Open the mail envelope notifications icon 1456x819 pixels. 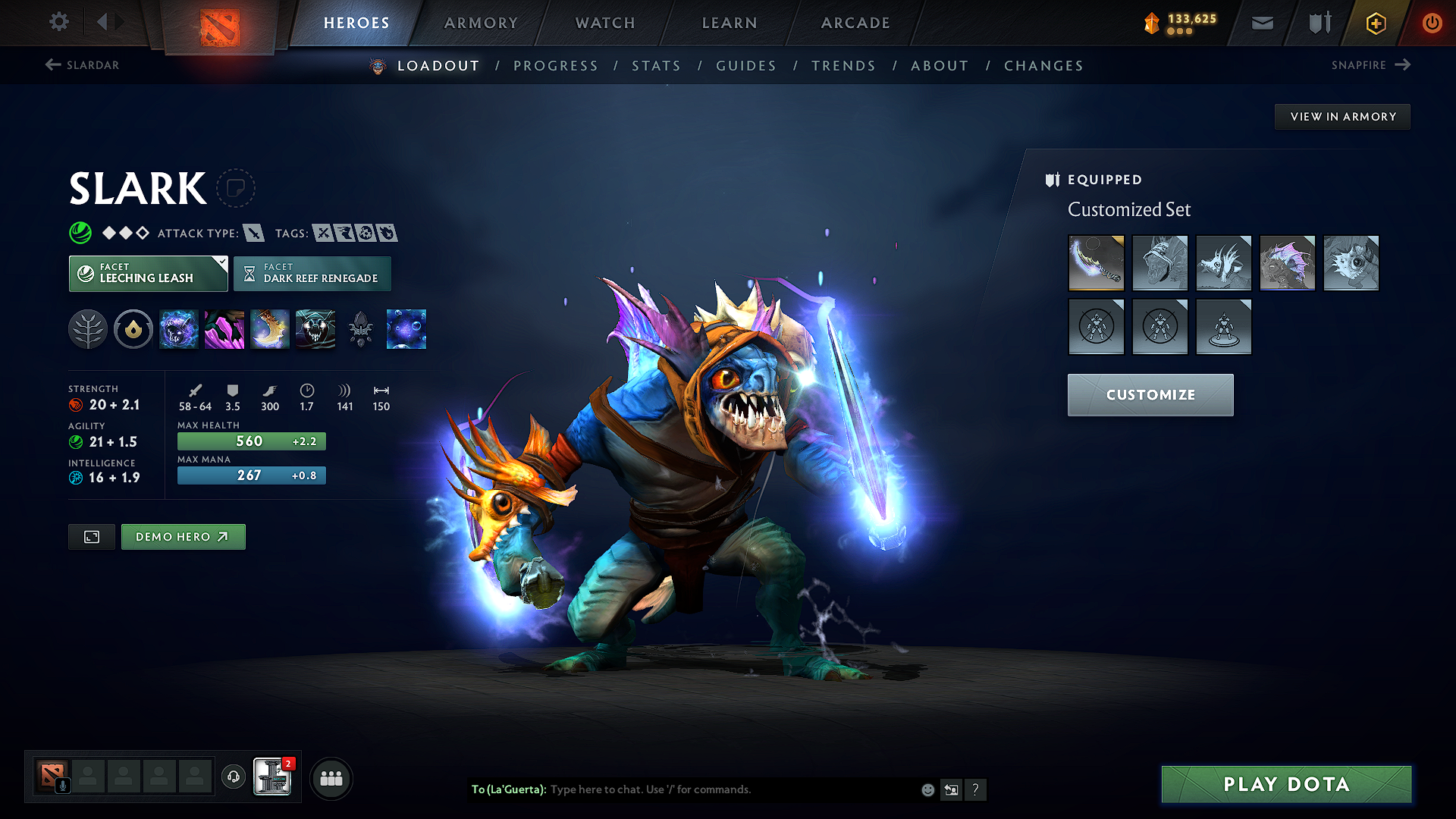[1261, 23]
